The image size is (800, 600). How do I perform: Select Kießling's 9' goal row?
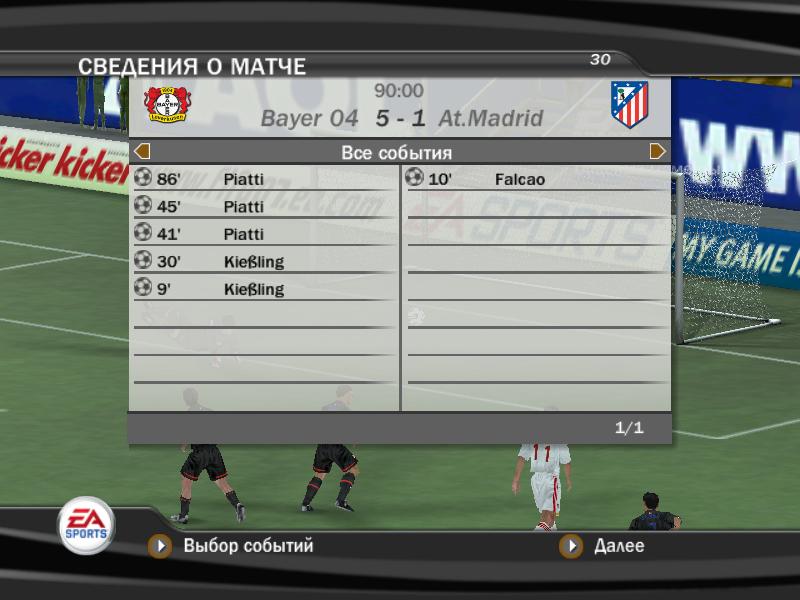tap(264, 289)
